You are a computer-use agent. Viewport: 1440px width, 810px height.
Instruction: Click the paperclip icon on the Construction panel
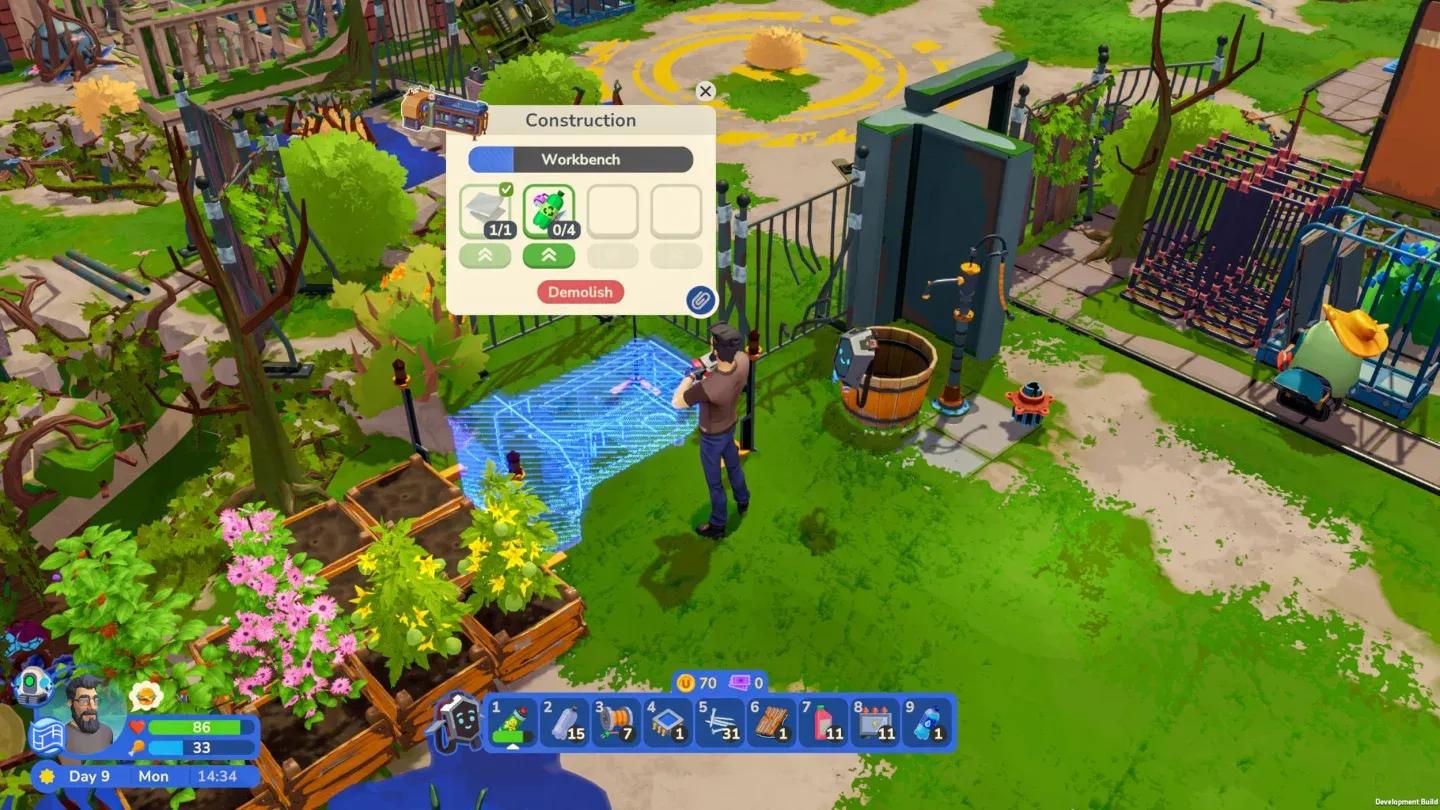click(x=700, y=301)
